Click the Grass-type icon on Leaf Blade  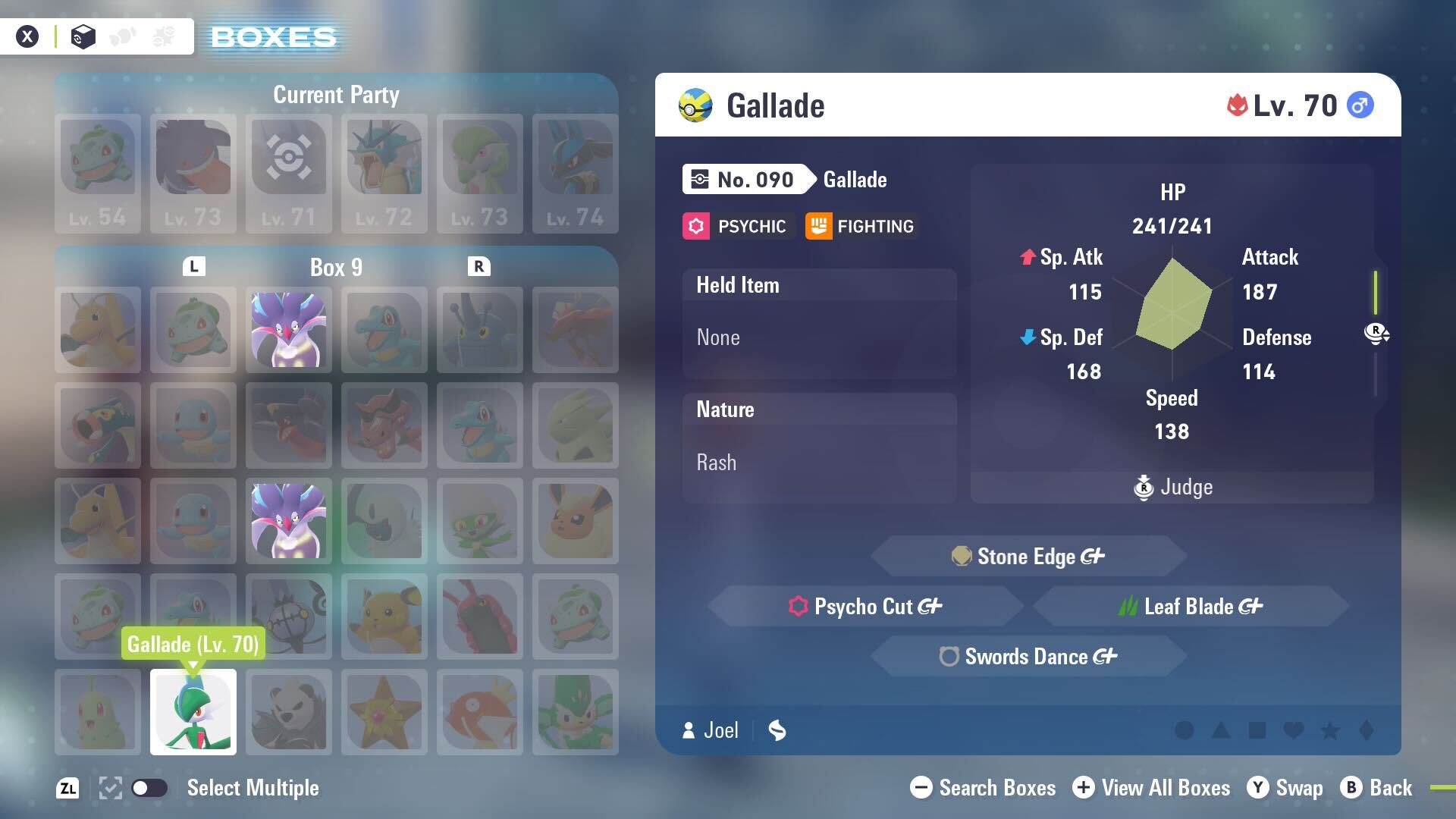coord(1129,606)
